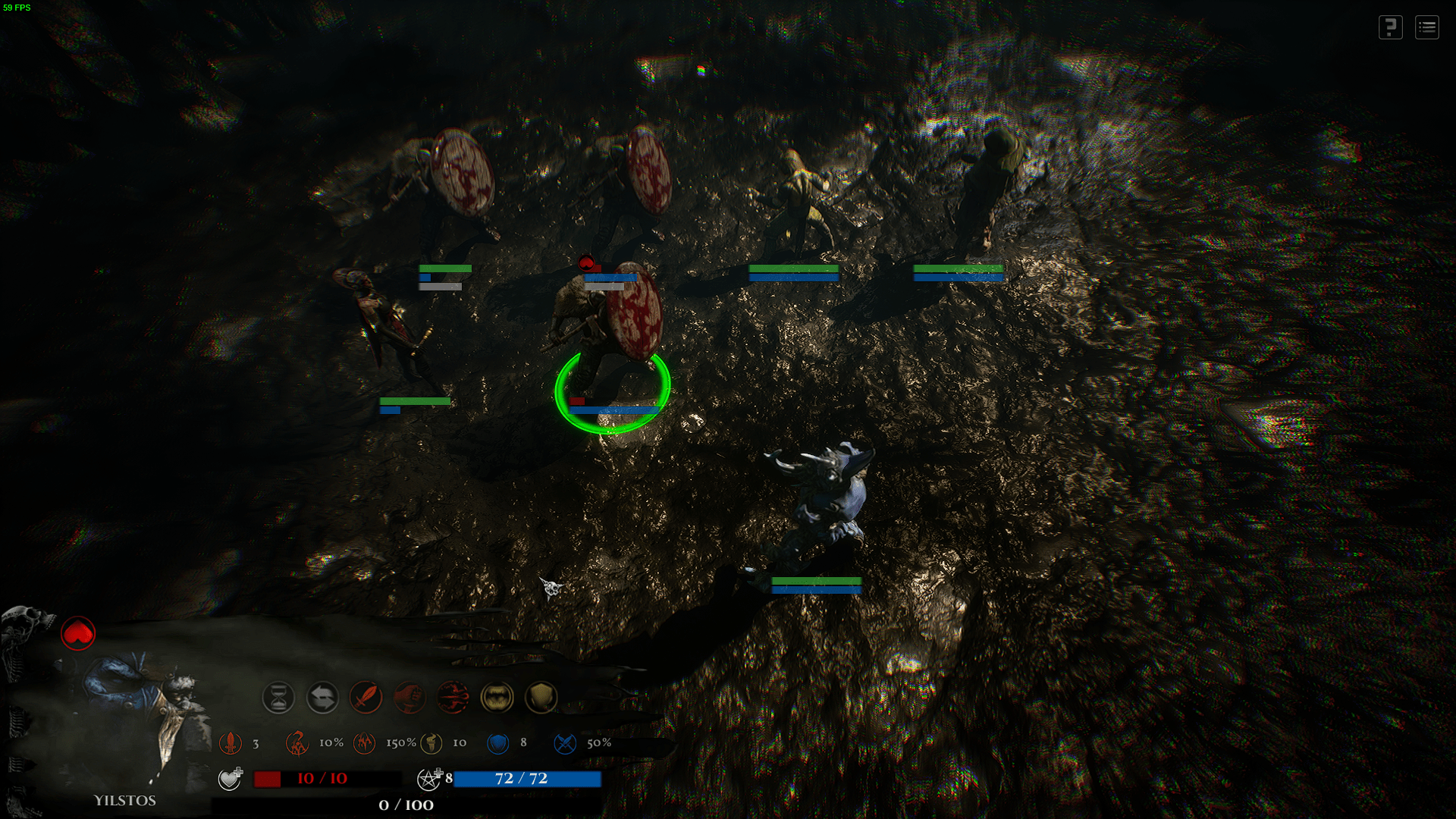Image resolution: width=1456 pixels, height=819 pixels.
Task: Click the golden torch stat icon
Action: click(x=431, y=743)
